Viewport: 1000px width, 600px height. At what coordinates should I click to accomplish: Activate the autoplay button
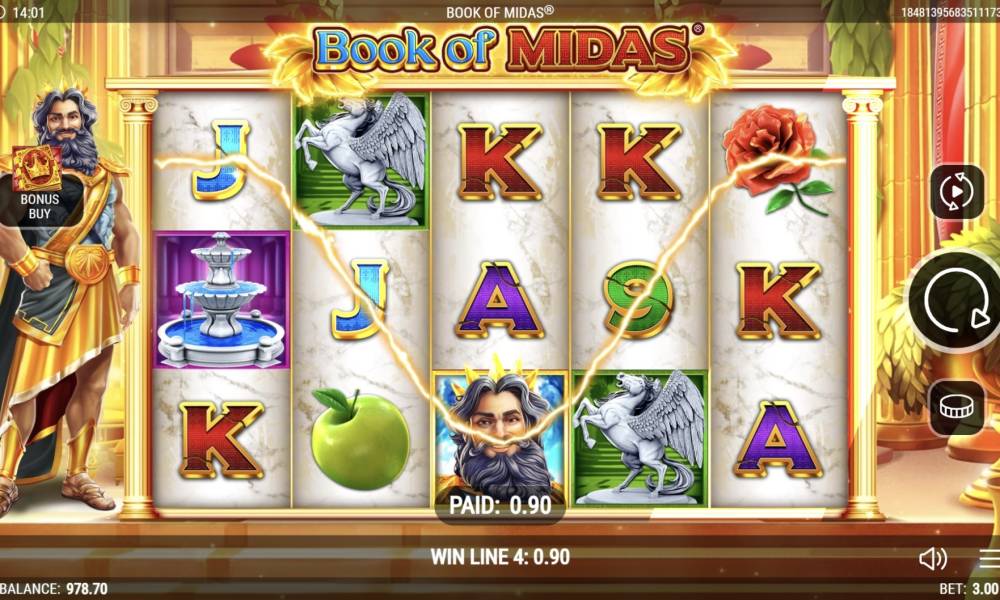(957, 191)
